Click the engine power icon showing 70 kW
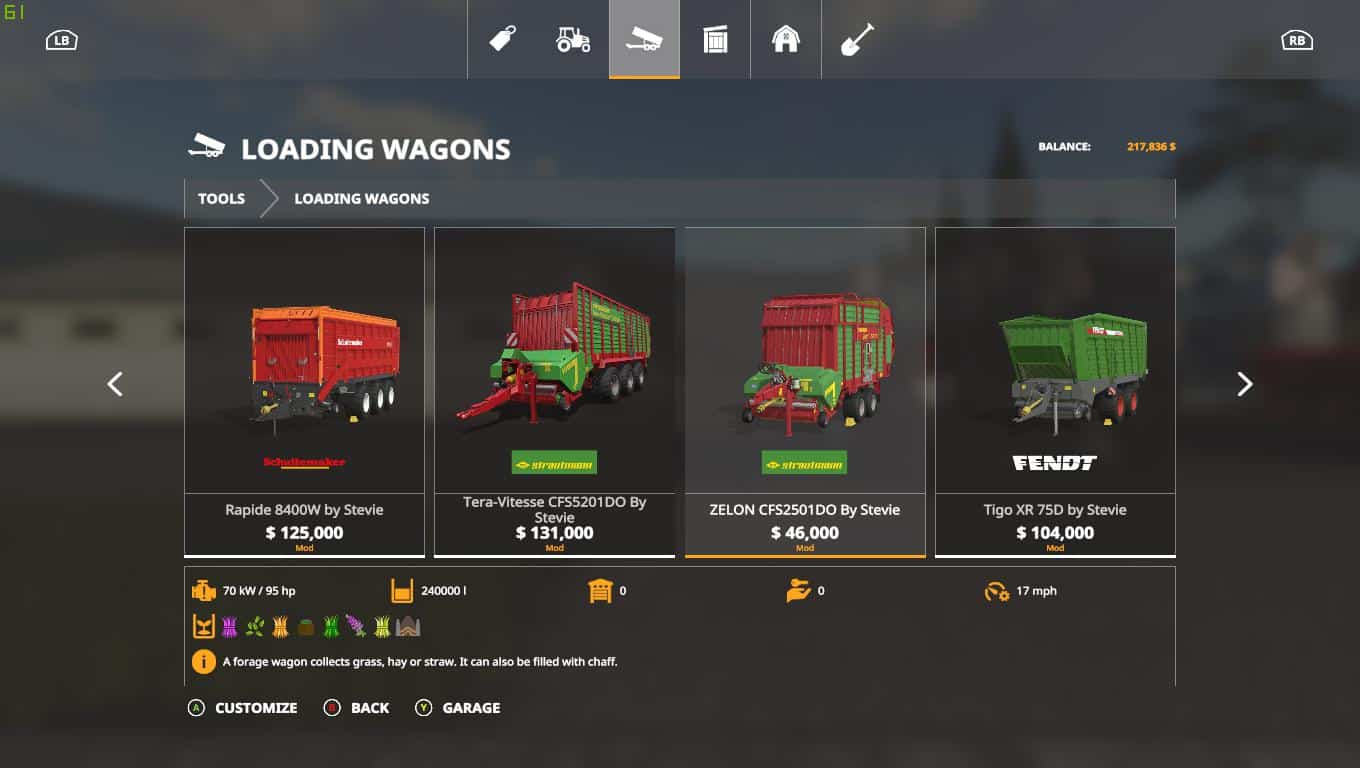 point(204,590)
